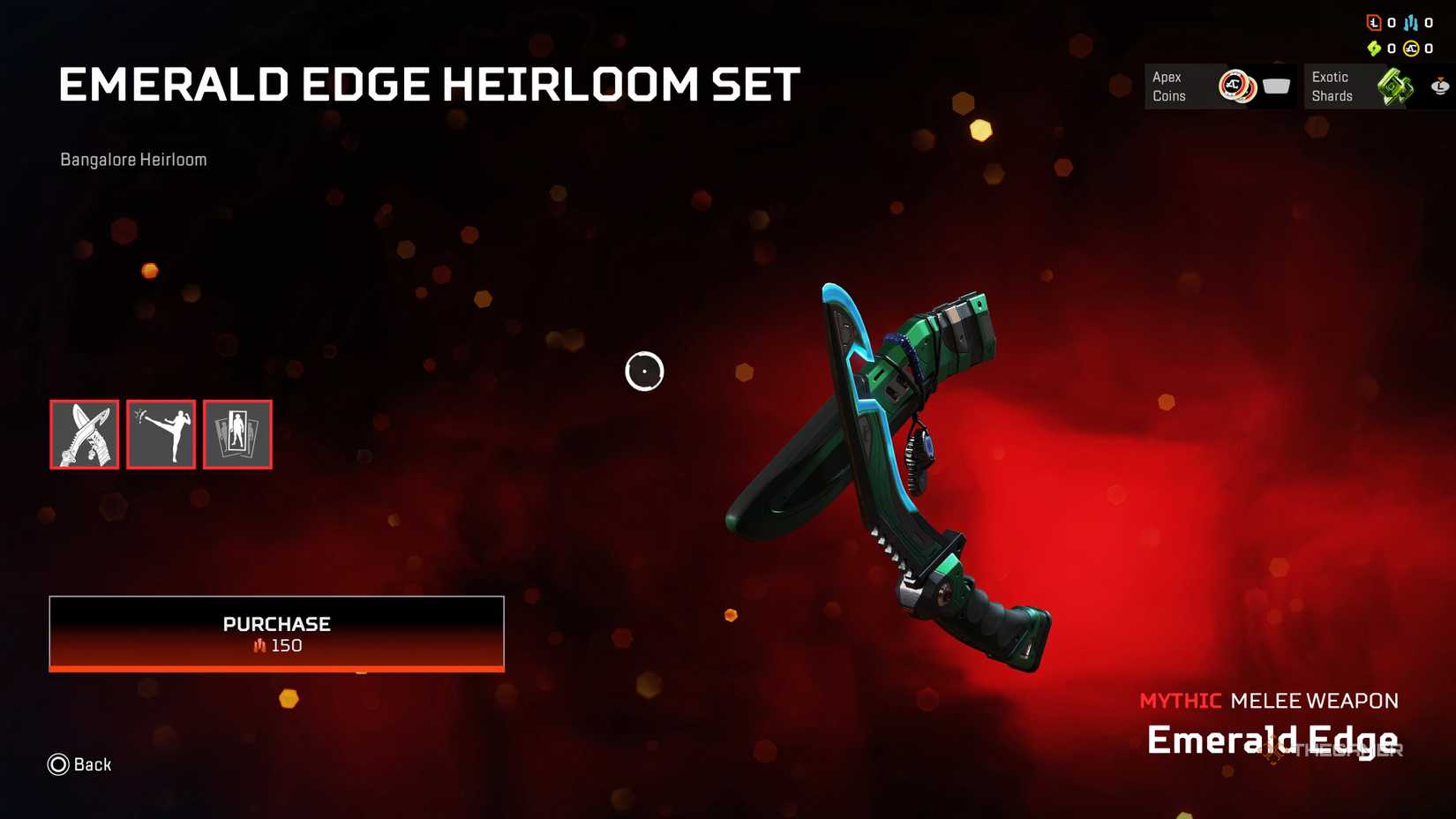
Task: Click the Legend Tokens counter icon
Action: 1374,22
